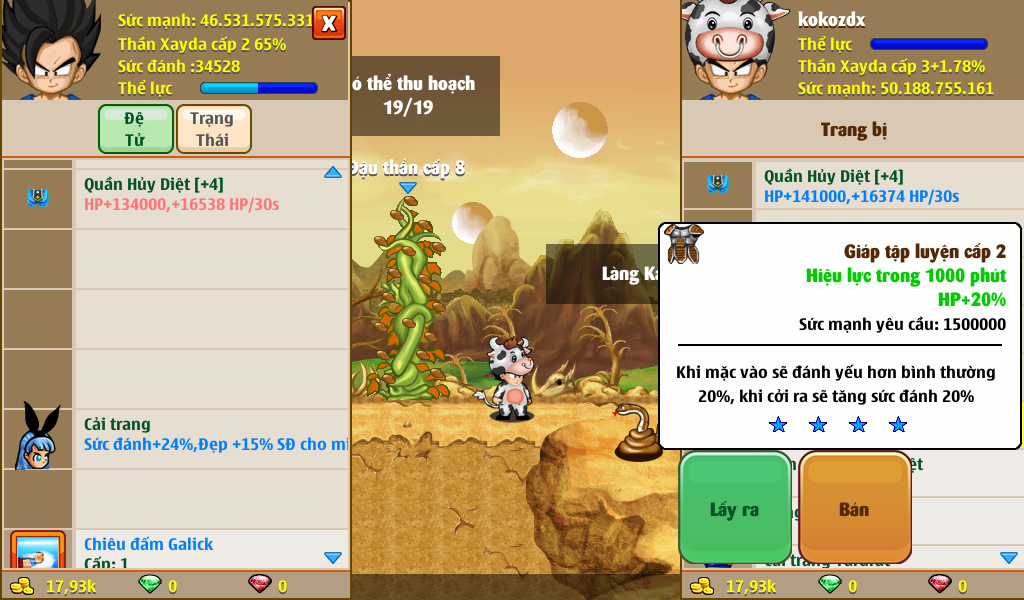
Task: Click the right list's down arrow
Action: point(1009,557)
